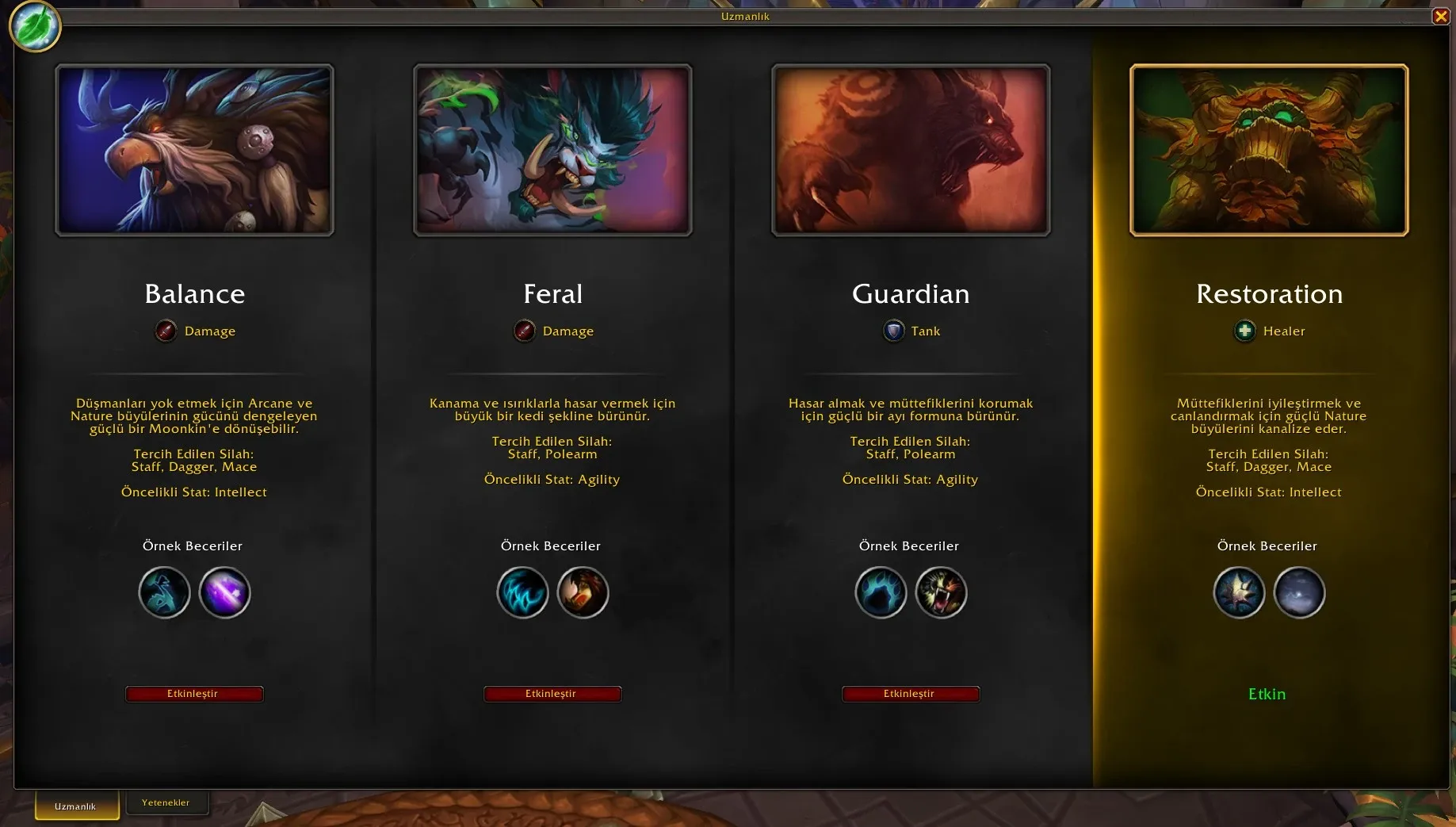Click Balance's first sample ability icon
1456x827 pixels.
click(x=164, y=592)
